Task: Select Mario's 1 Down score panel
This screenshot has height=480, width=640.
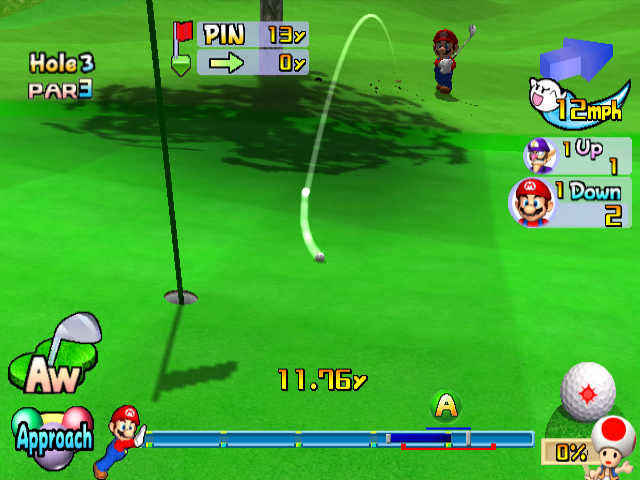Action: pyautogui.click(x=569, y=202)
